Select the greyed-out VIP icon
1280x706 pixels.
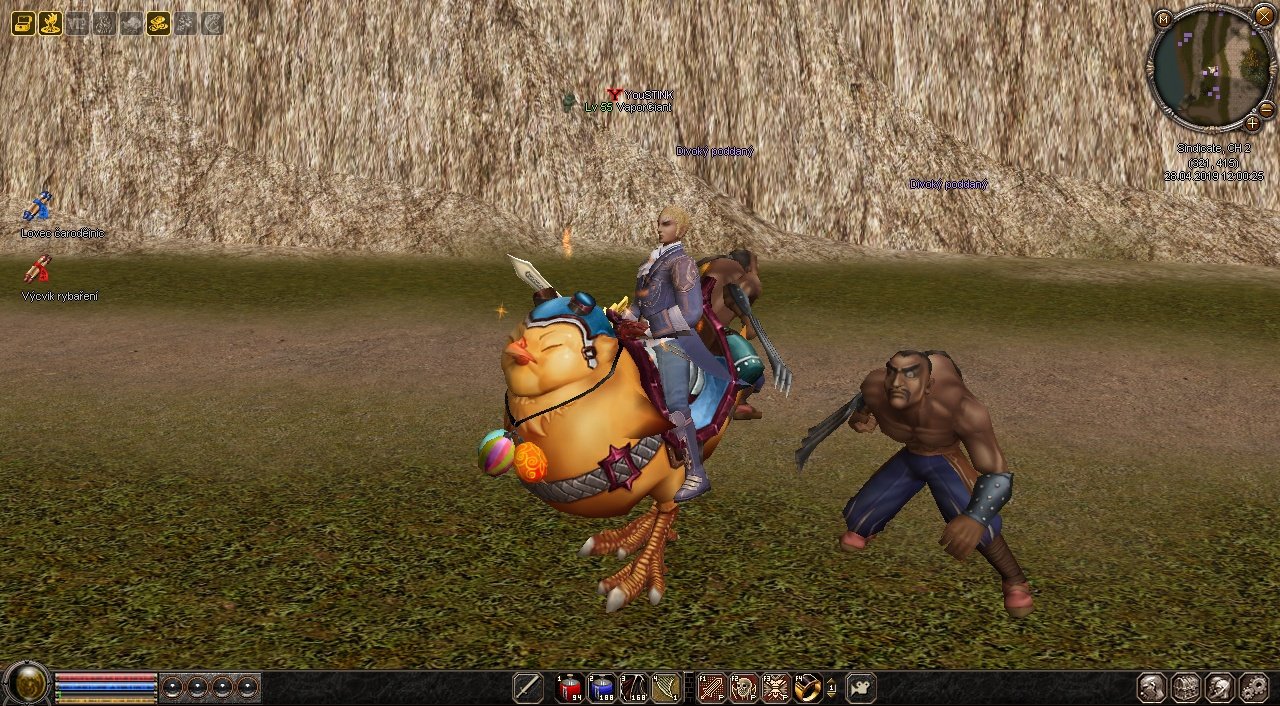(77, 23)
